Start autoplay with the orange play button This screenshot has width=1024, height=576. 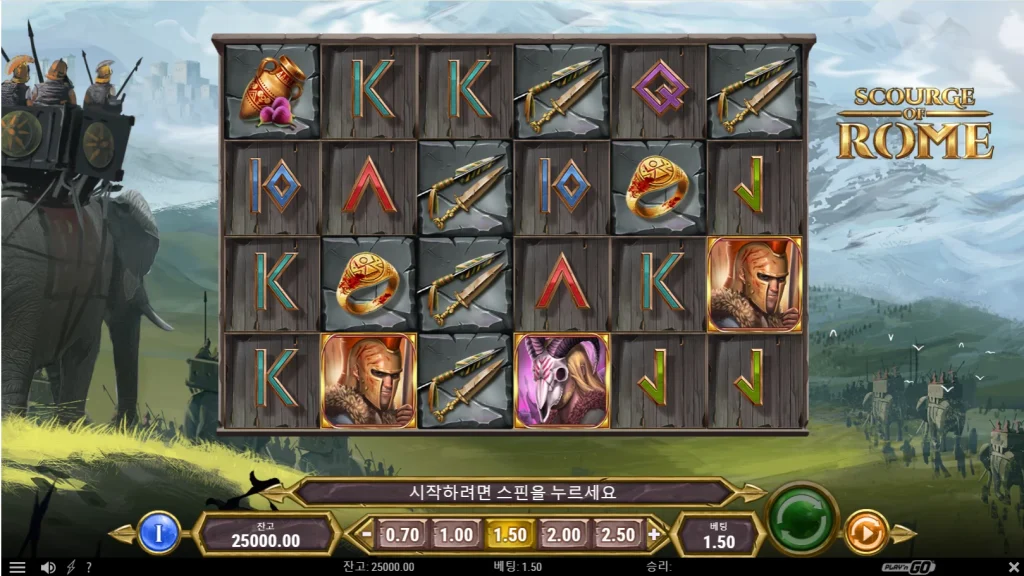pos(866,532)
